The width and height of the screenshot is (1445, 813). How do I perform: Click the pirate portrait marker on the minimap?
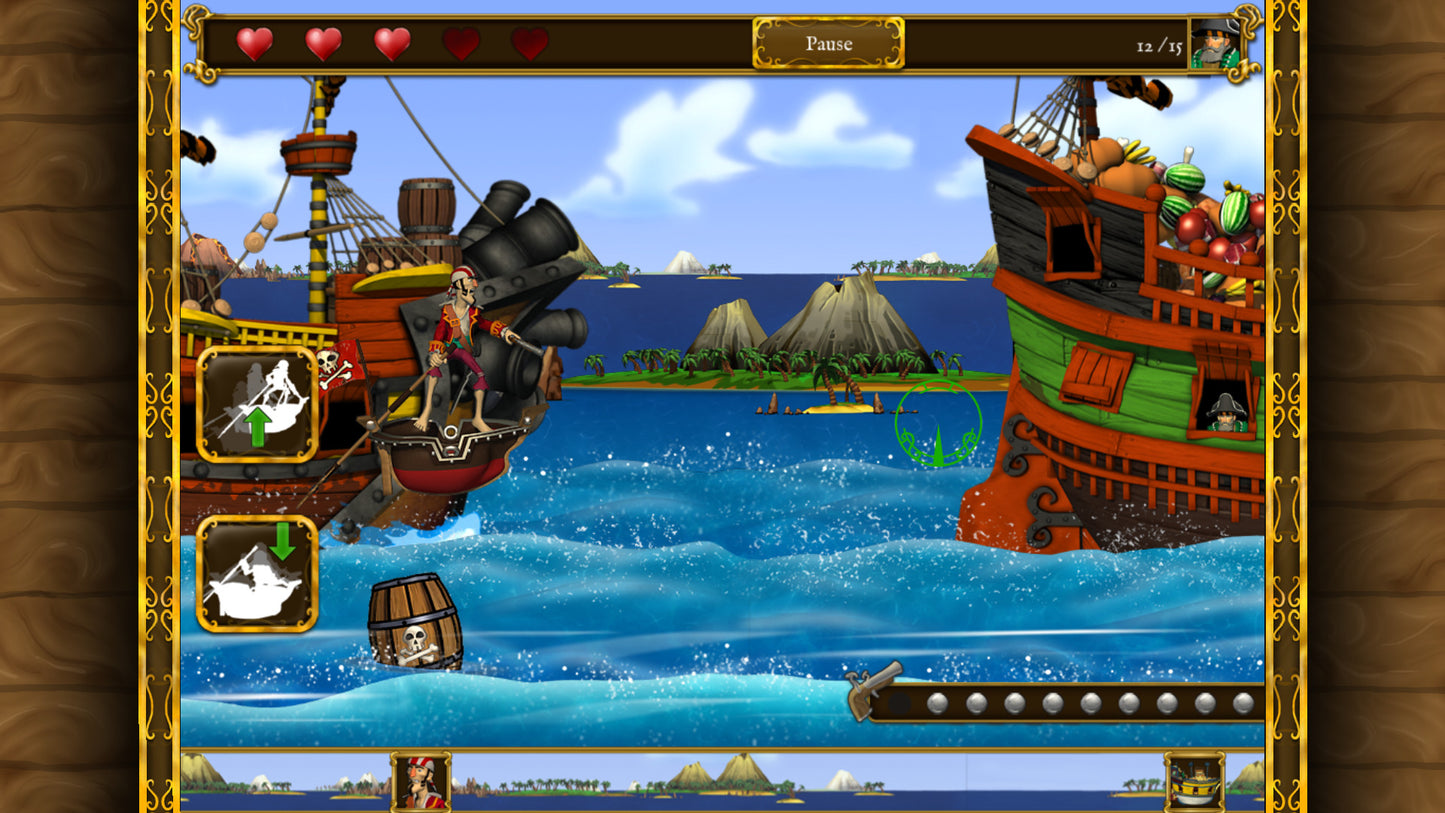pos(421,781)
